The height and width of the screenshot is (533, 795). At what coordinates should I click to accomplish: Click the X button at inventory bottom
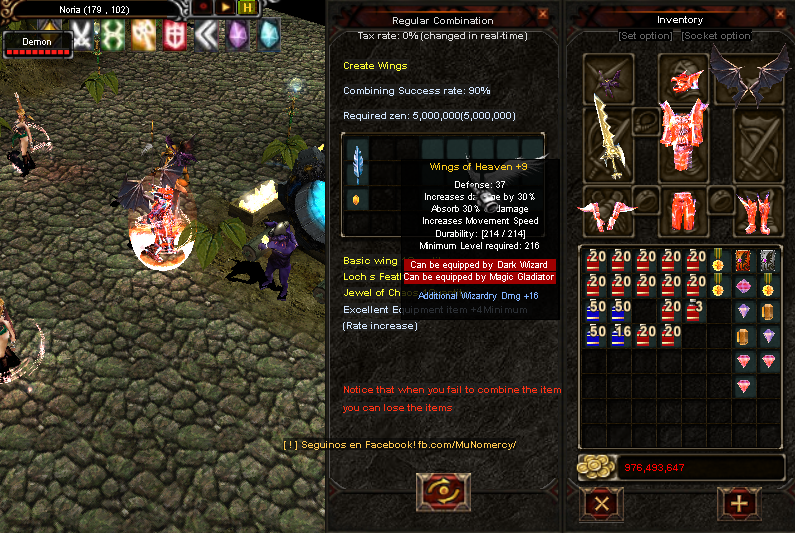coord(602,503)
